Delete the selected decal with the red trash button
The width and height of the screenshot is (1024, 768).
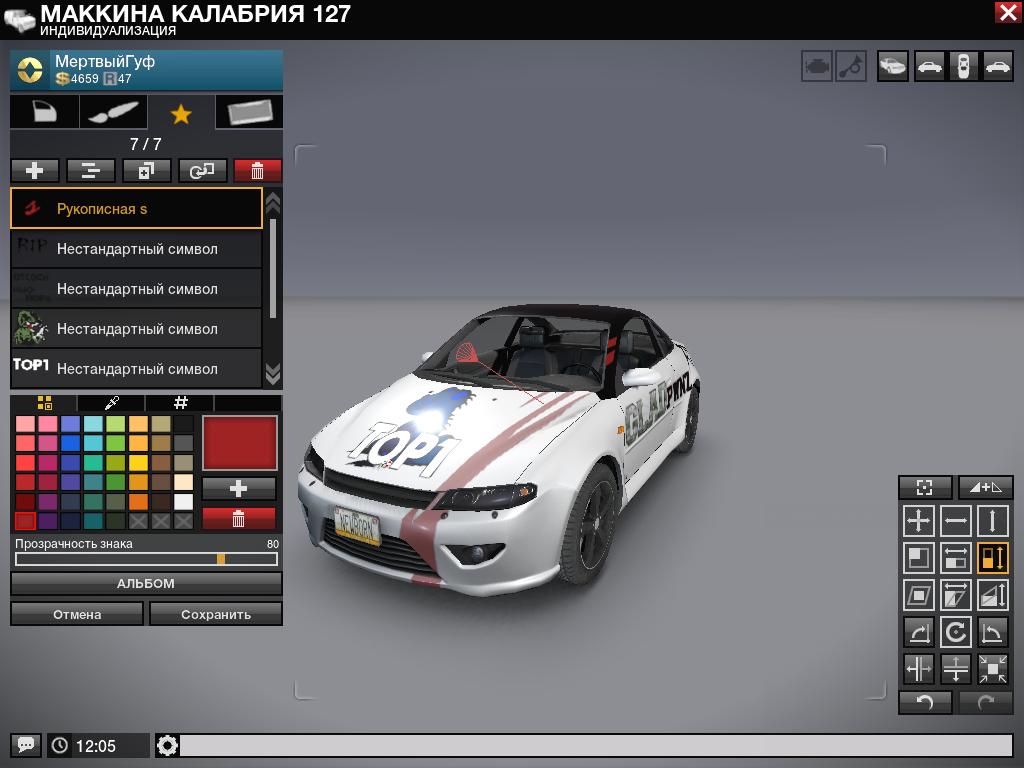tap(258, 171)
